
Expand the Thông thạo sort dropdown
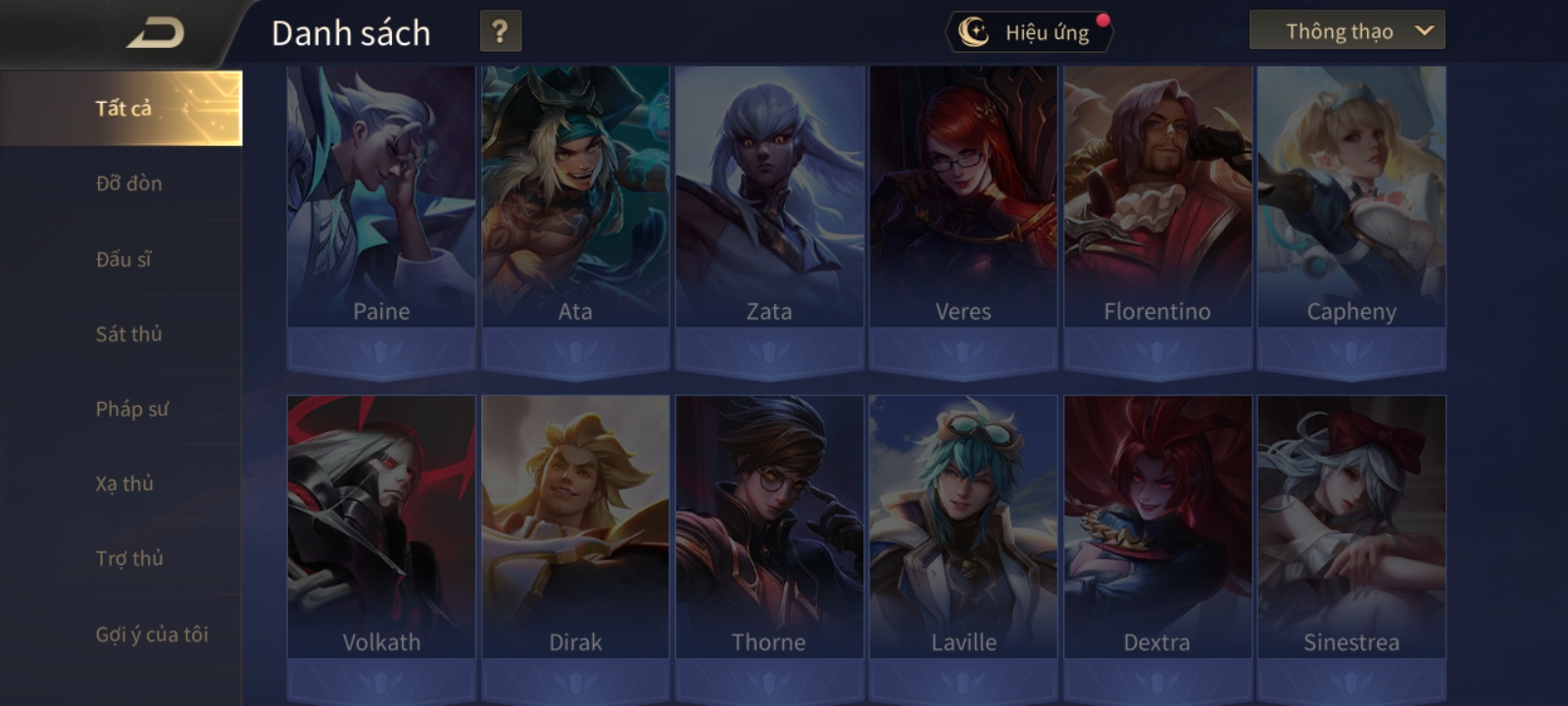click(1347, 31)
